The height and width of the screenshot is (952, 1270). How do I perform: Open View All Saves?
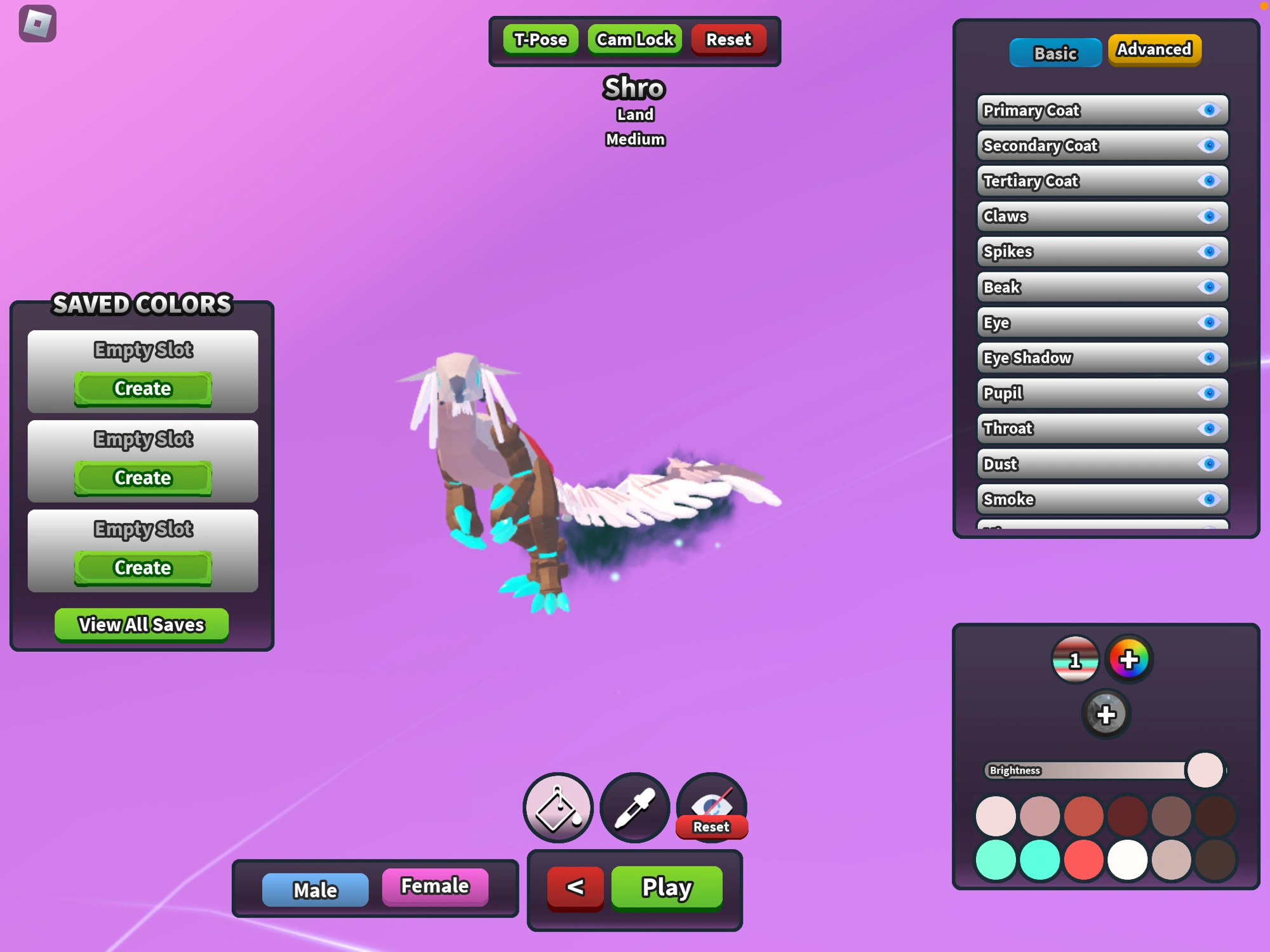[x=141, y=624]
